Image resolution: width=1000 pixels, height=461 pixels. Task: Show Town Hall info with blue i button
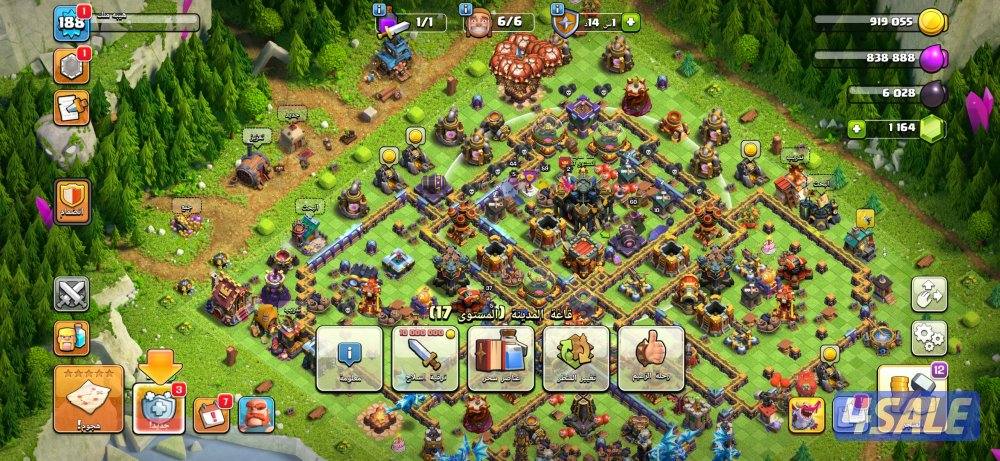pos(349,357)
